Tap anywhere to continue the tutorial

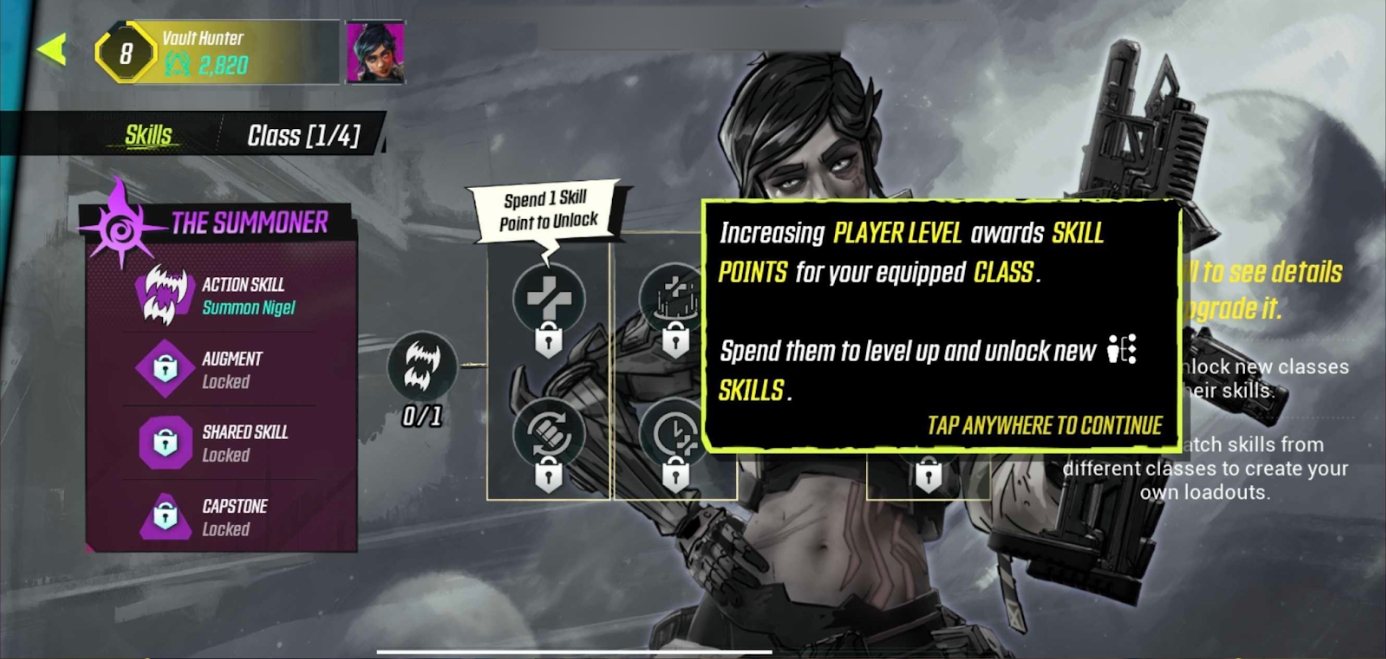[1044, 426]
